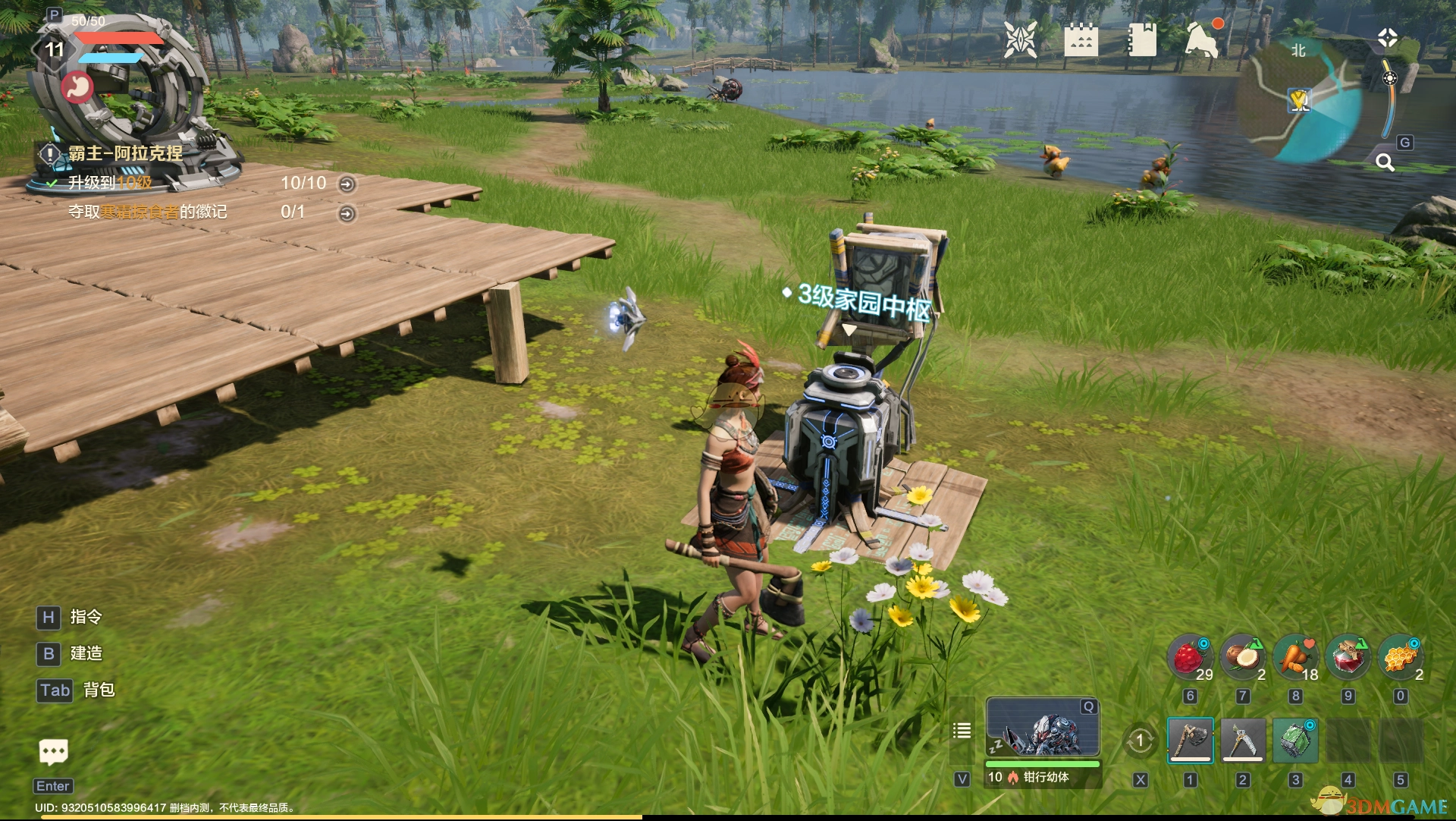Click the crosshair recenter icon above minimap
Image resolution: width=1456 pixels, height=821 pixels.
tap(1387, 38)
